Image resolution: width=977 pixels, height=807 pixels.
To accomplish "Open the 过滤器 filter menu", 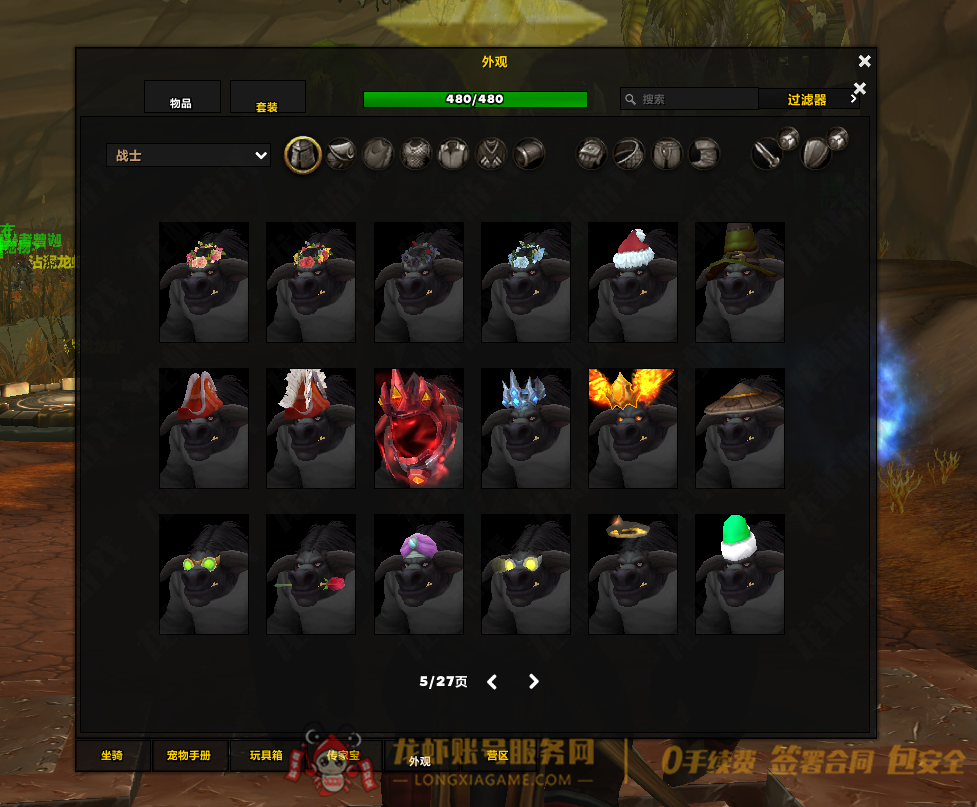I will [x=809, y=99].
